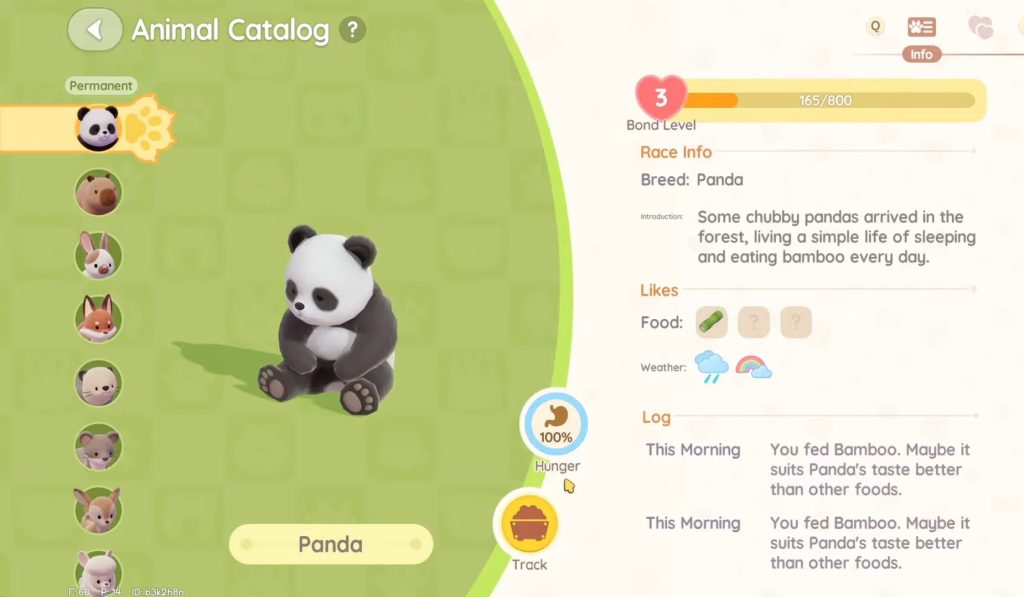This screenshot has height=597, width=1024.
Task: Click the bond level heart
Action: point(661,99)
